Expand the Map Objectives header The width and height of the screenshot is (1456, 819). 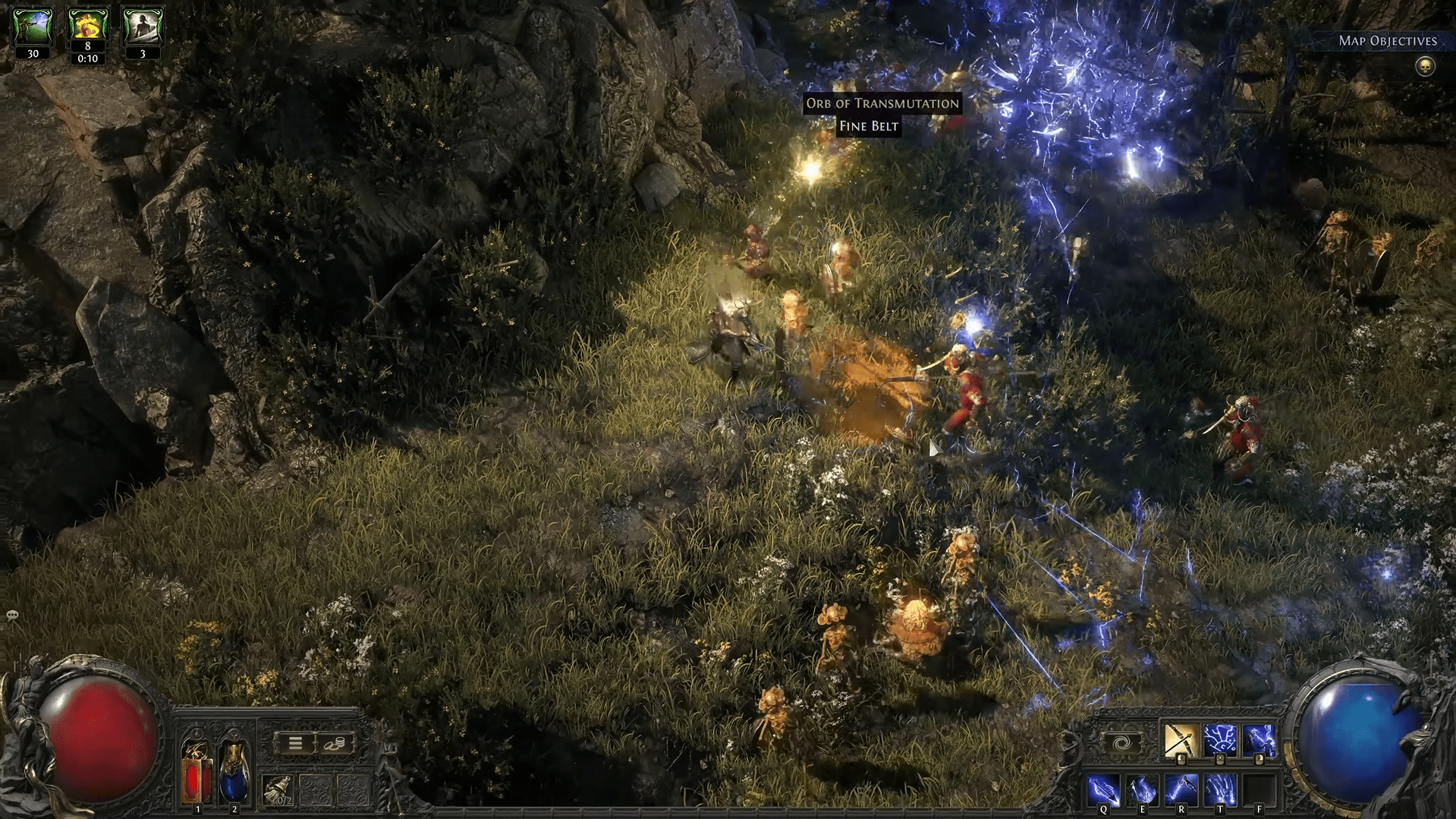1387,41
